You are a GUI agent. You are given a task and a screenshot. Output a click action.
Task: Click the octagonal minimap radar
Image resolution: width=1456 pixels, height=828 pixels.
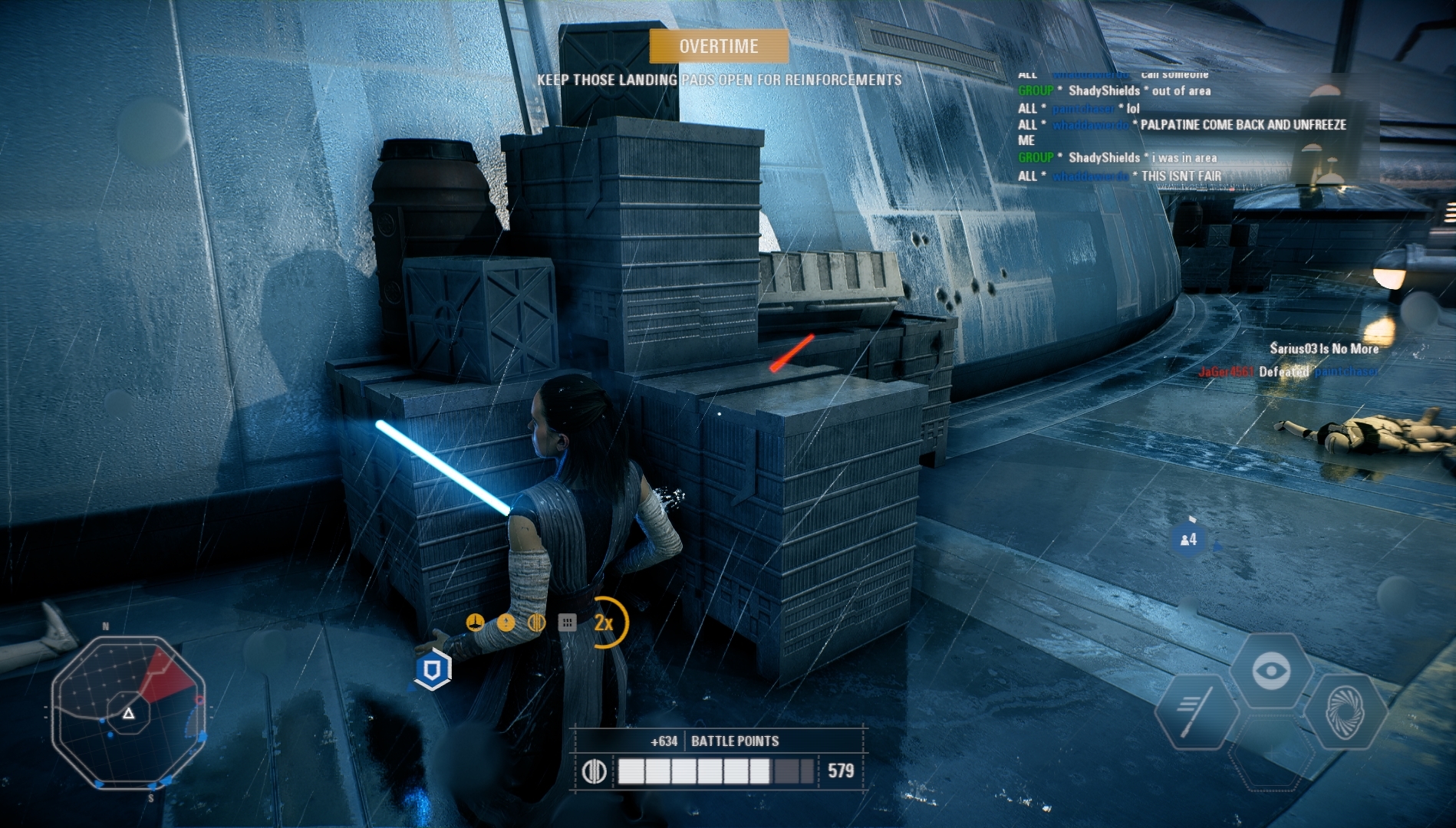[x=128, y=713]
